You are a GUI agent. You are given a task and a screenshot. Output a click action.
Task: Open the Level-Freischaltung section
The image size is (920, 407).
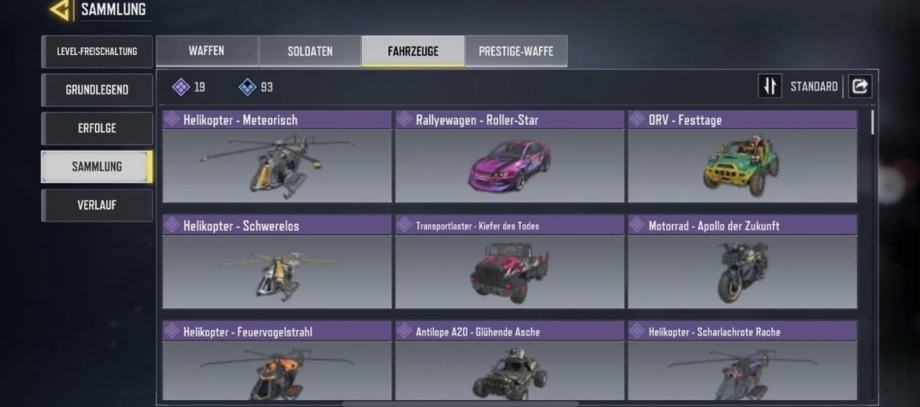pos(97,51)
